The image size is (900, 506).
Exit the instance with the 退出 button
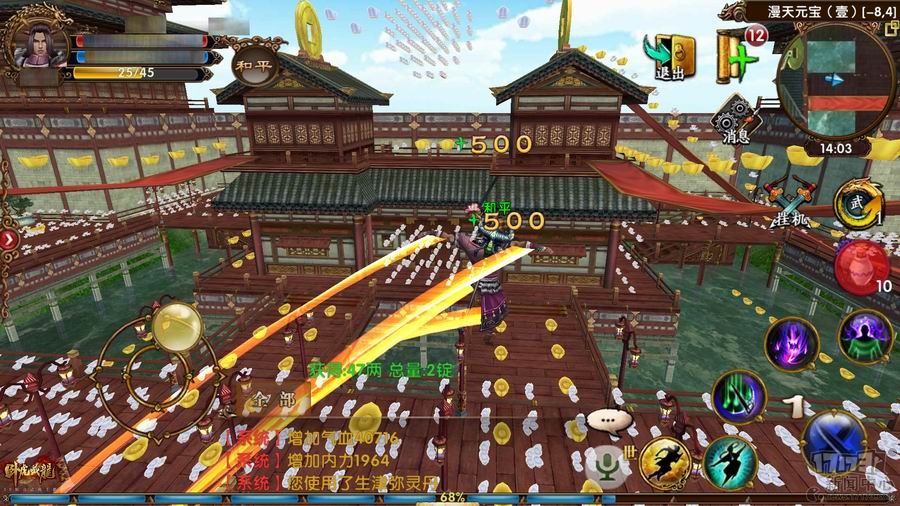point(670,57)
